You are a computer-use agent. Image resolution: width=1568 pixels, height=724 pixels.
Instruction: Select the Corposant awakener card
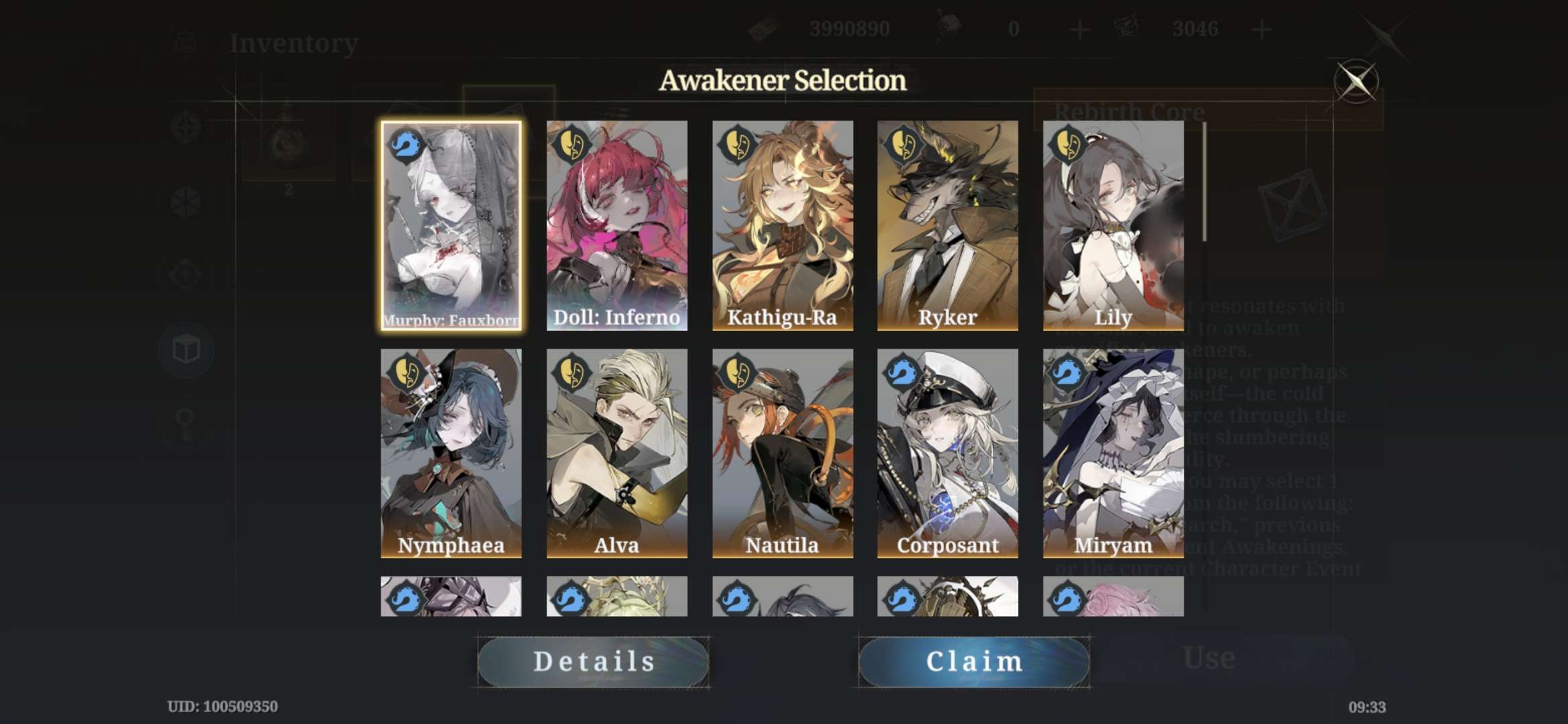(x=948, y=453)
